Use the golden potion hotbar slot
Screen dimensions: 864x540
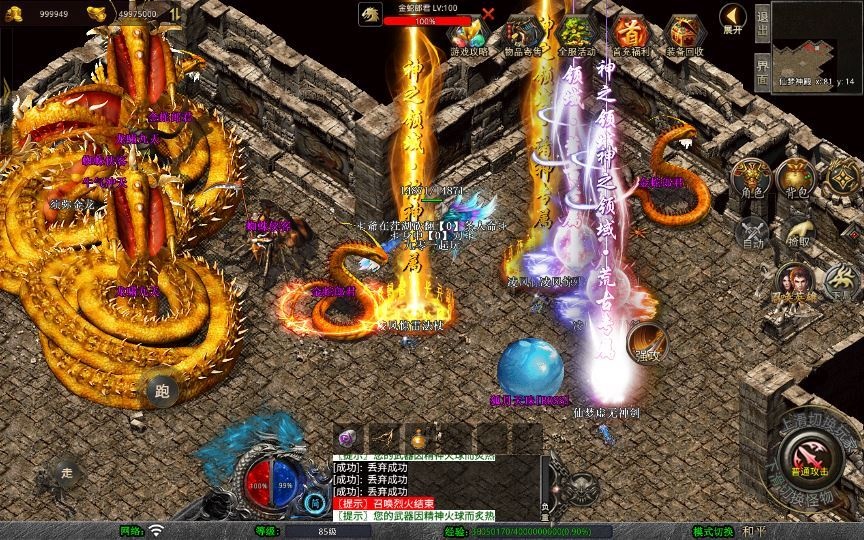click(x=418, y=438)
